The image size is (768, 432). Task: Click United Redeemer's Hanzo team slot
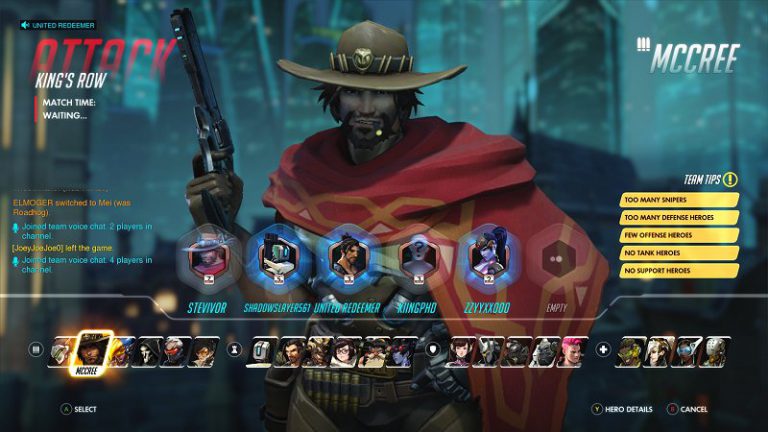[x=346, y=256]
